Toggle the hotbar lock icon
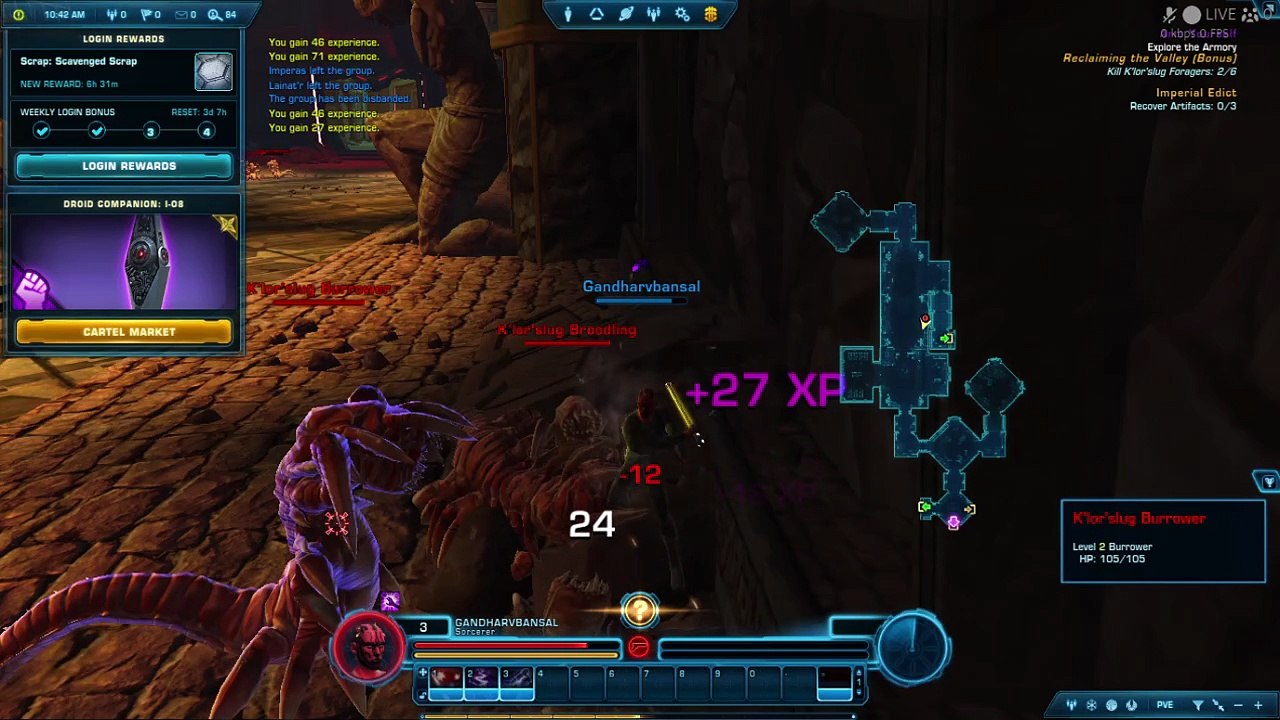 pyautogui.click(x=422, y=693)
